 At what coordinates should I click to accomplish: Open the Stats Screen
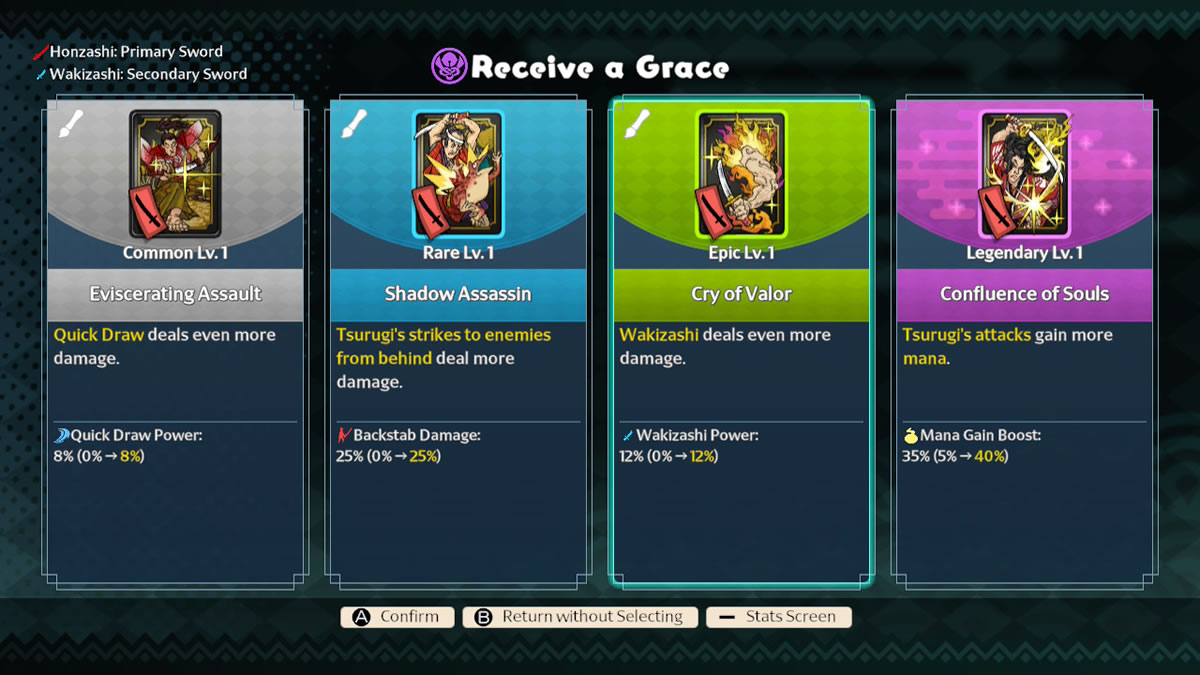pyautogui.click(x=778, y=617)
